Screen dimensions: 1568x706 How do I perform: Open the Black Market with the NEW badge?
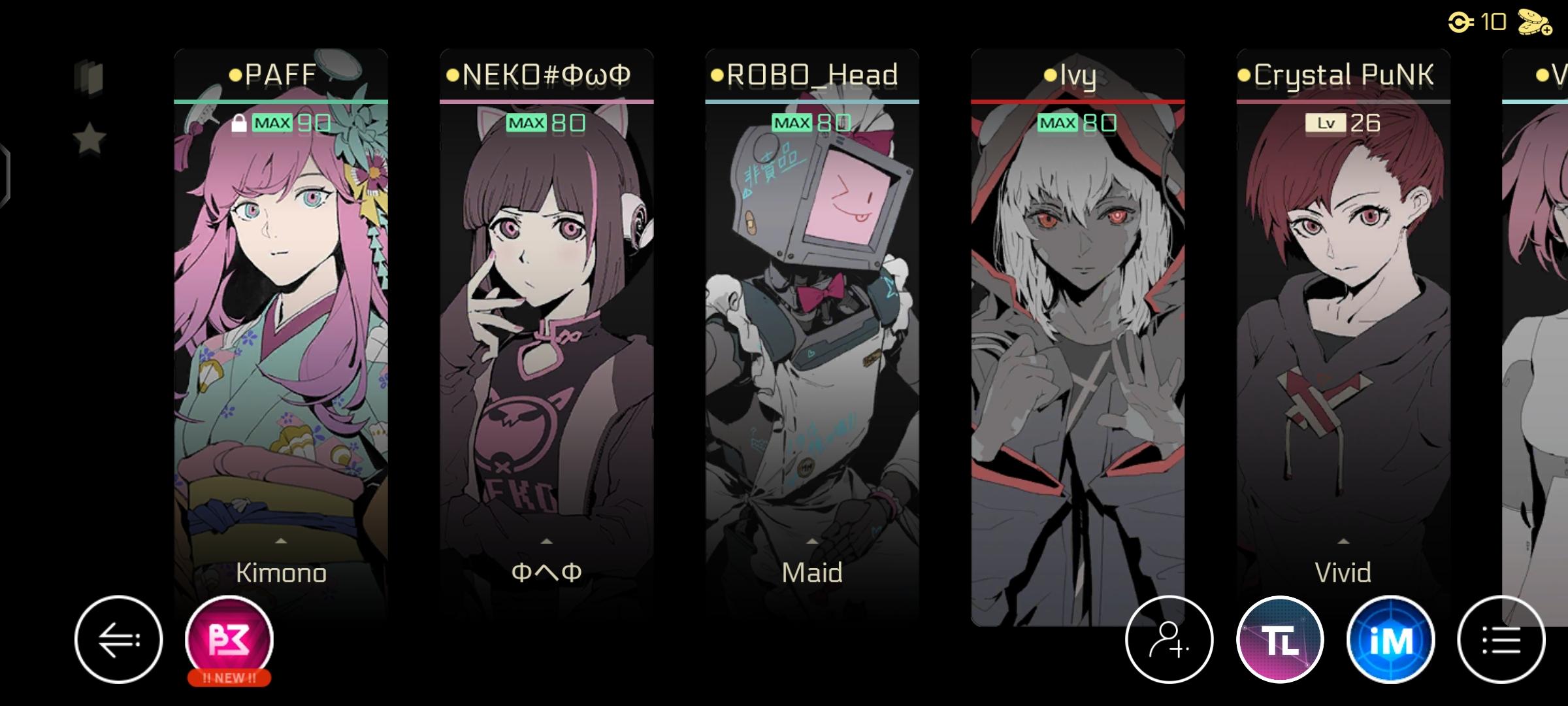(227, 639)
